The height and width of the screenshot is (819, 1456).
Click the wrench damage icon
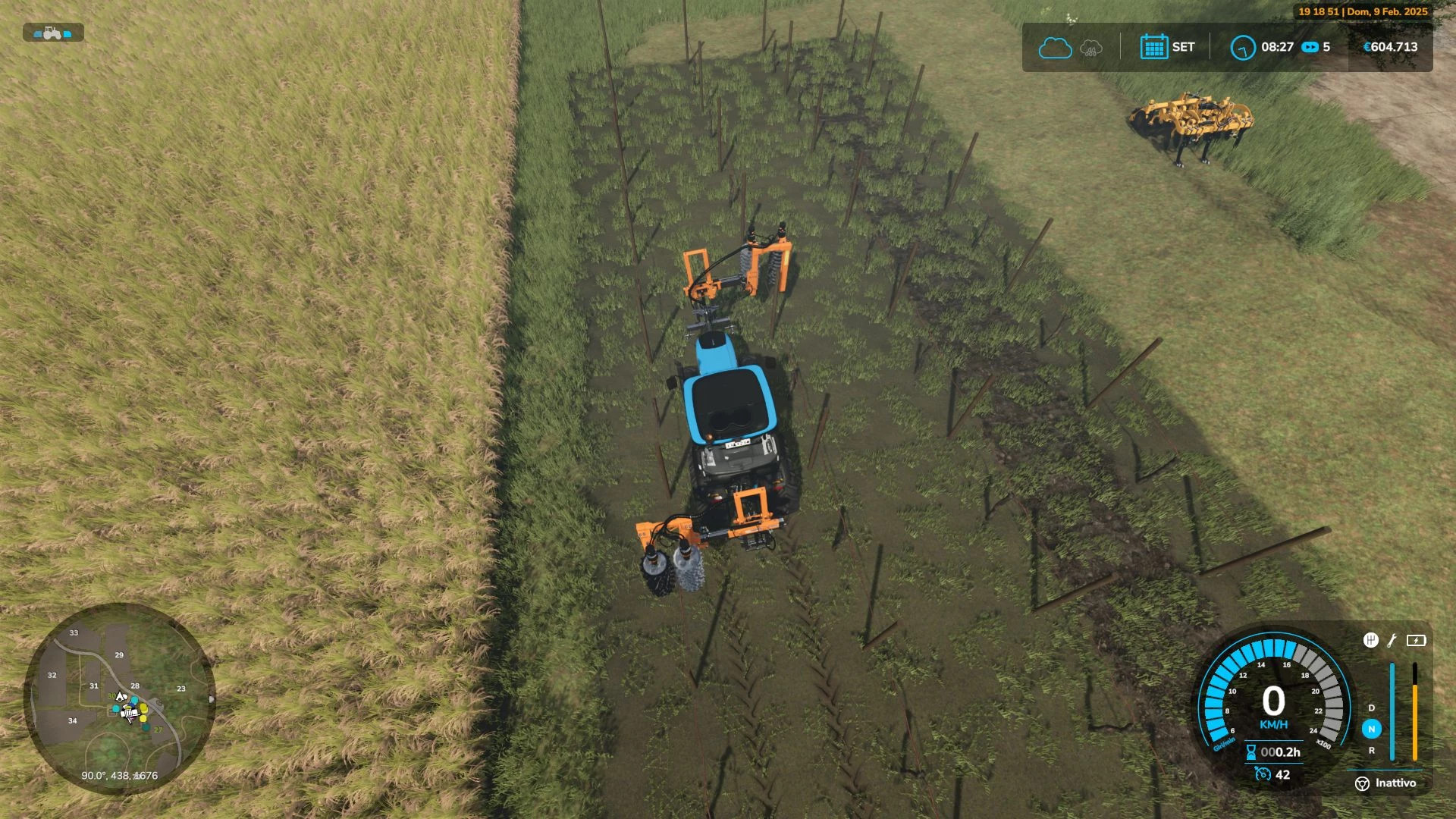(x=1392, y=641)
